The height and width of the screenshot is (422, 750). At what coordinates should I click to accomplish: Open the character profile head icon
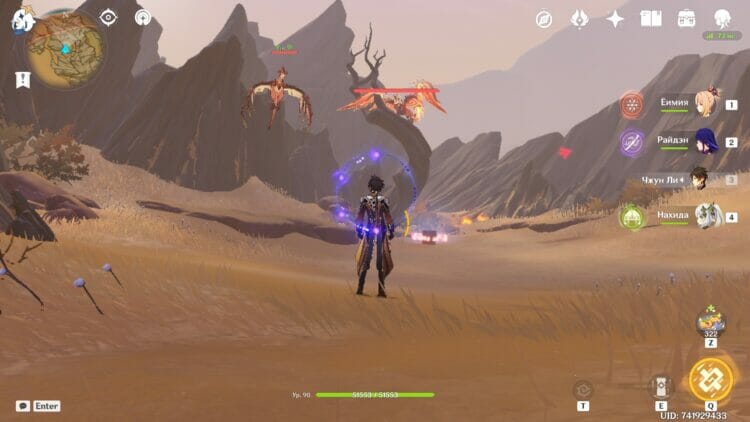click(722, 18)
